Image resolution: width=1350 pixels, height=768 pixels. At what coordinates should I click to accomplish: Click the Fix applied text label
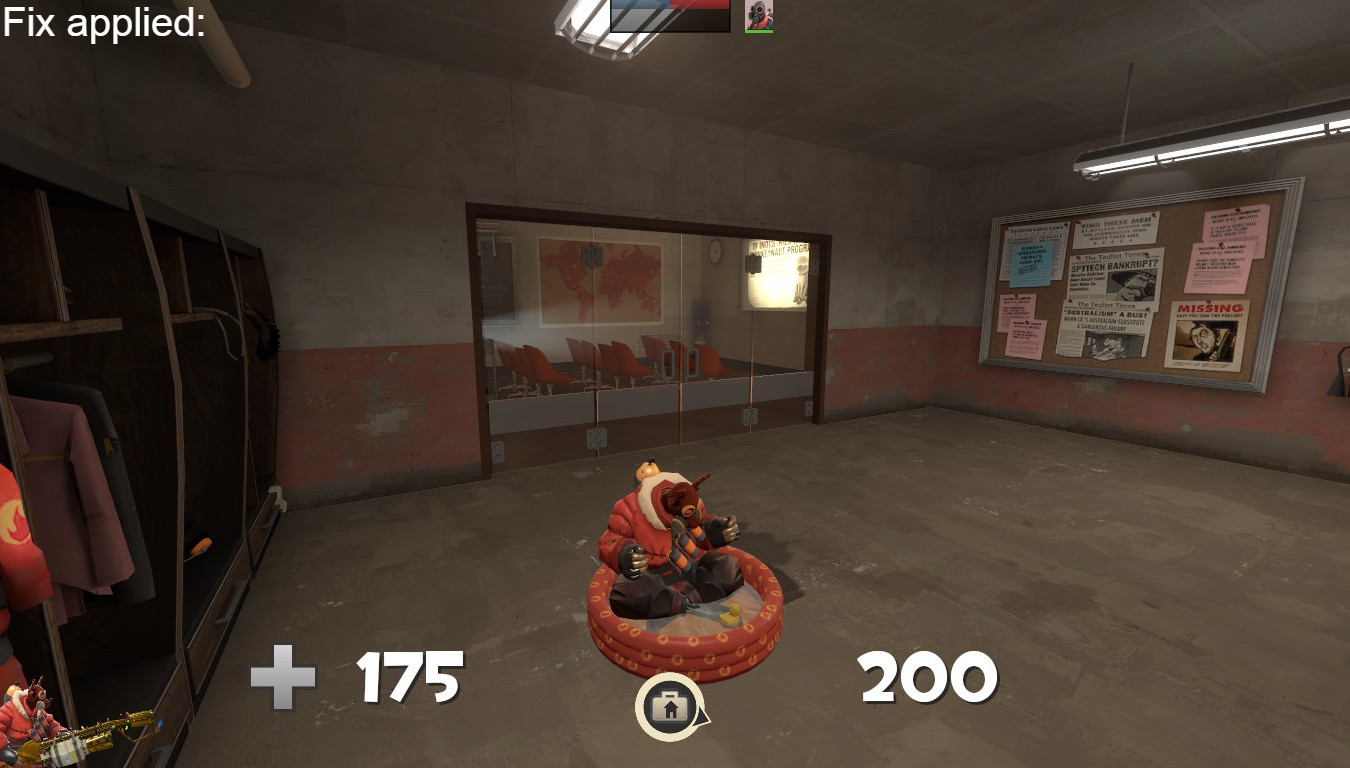click(100, 19)
